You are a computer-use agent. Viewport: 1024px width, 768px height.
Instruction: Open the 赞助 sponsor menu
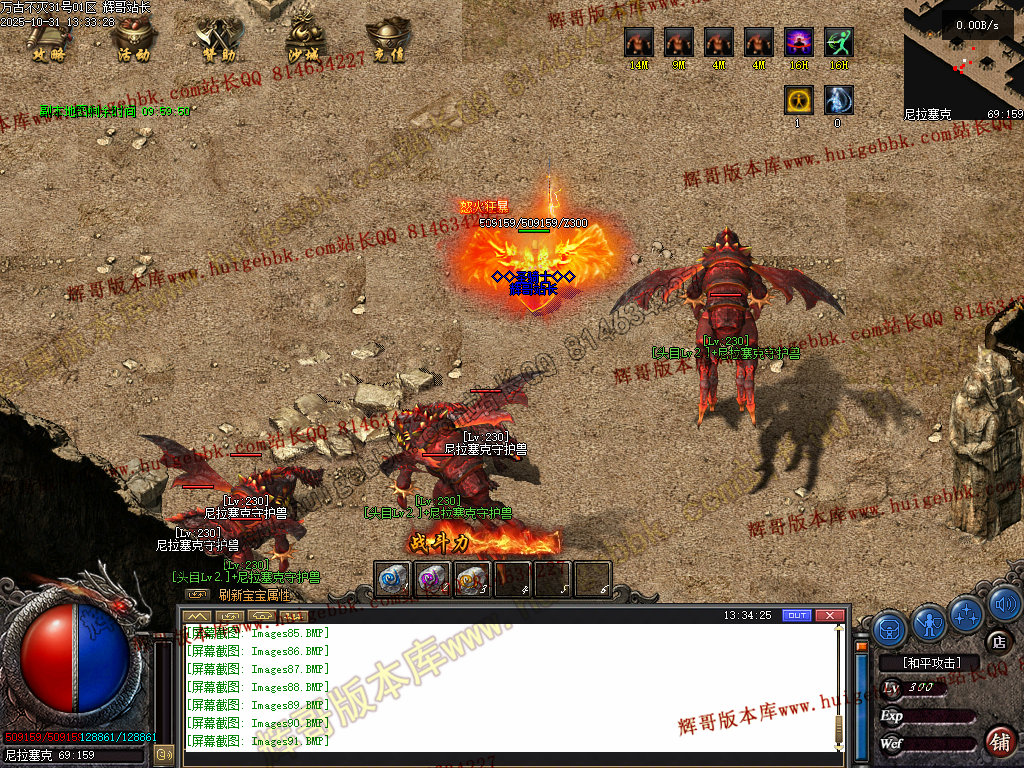(218, 40)
